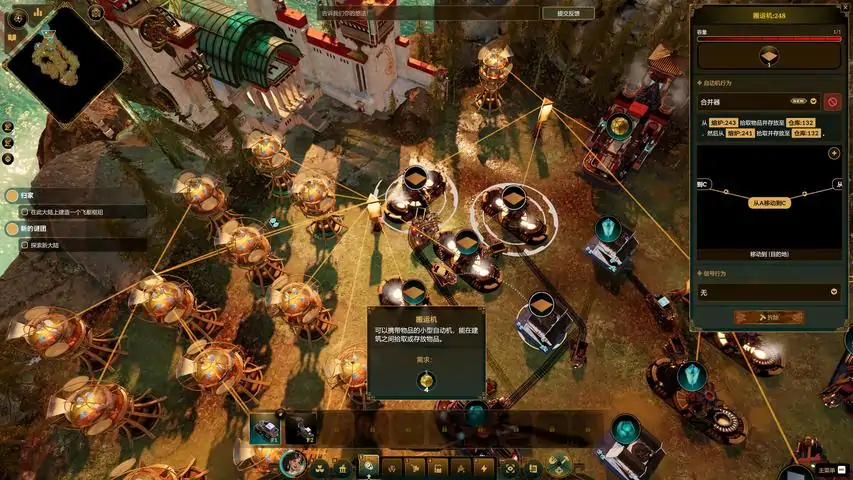
Task: Open the character portrait
Action: tap(293, 464)
